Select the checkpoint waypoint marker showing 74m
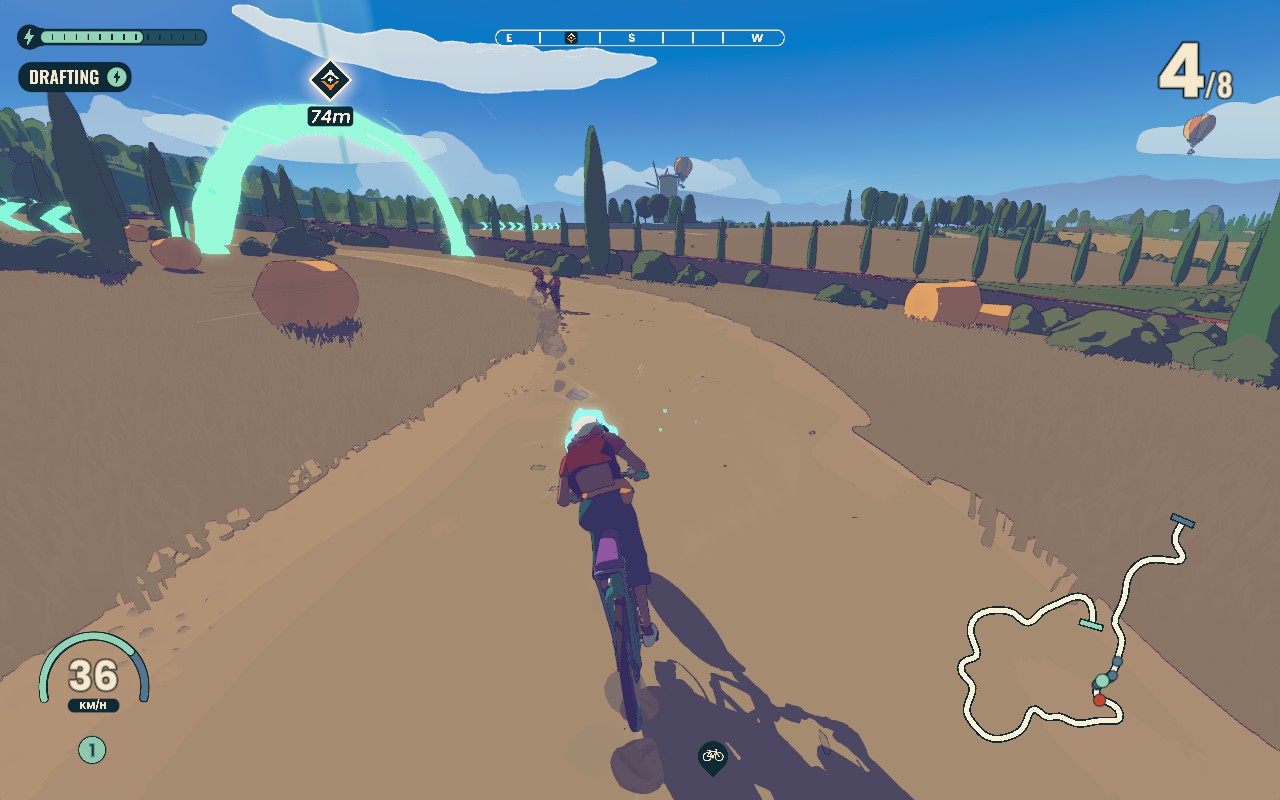The height and width of the screenshot is (800, 1280). 329,80
